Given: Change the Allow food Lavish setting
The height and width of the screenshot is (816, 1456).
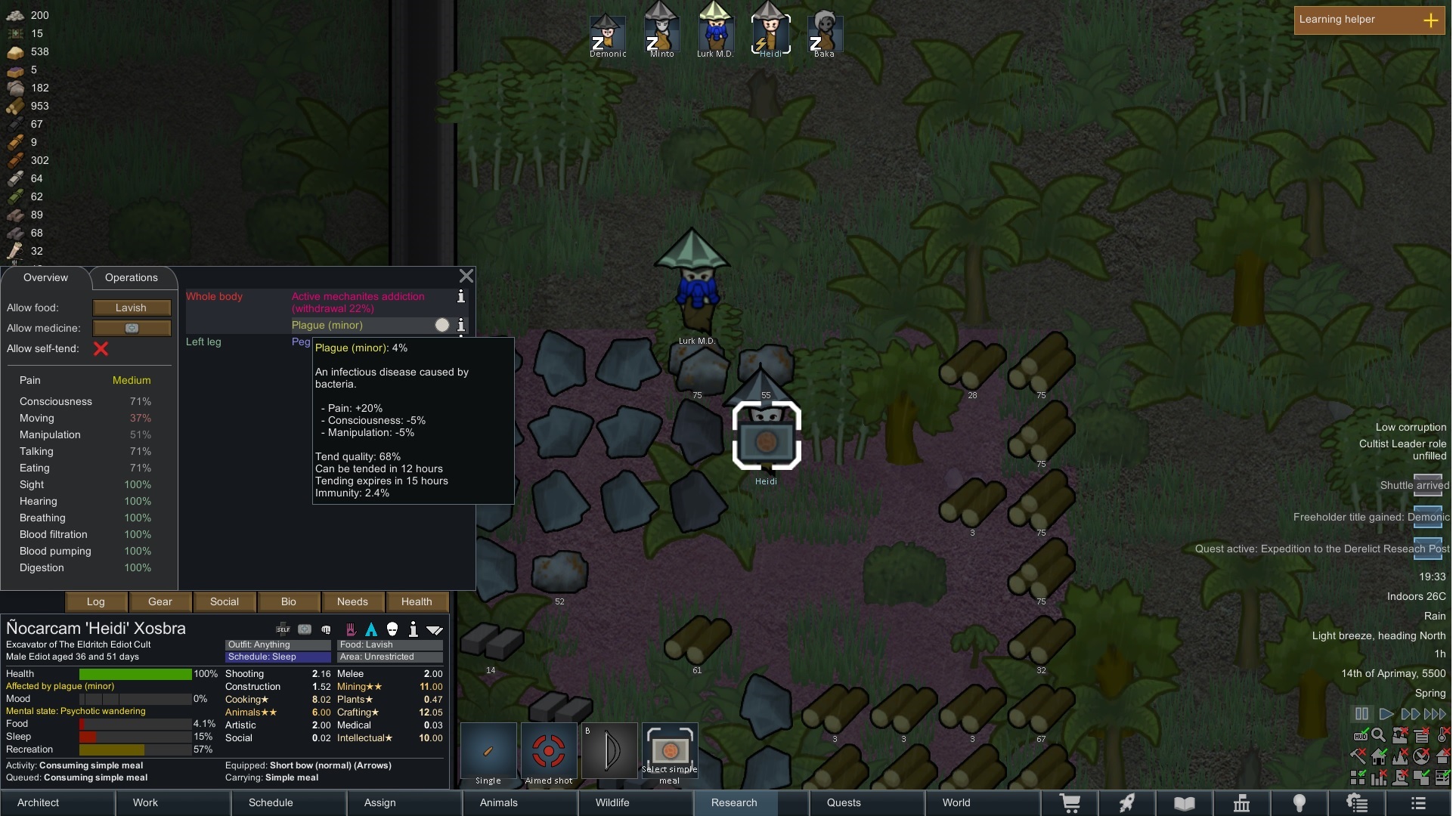Looking at the screenshot, I should [132, 308].
